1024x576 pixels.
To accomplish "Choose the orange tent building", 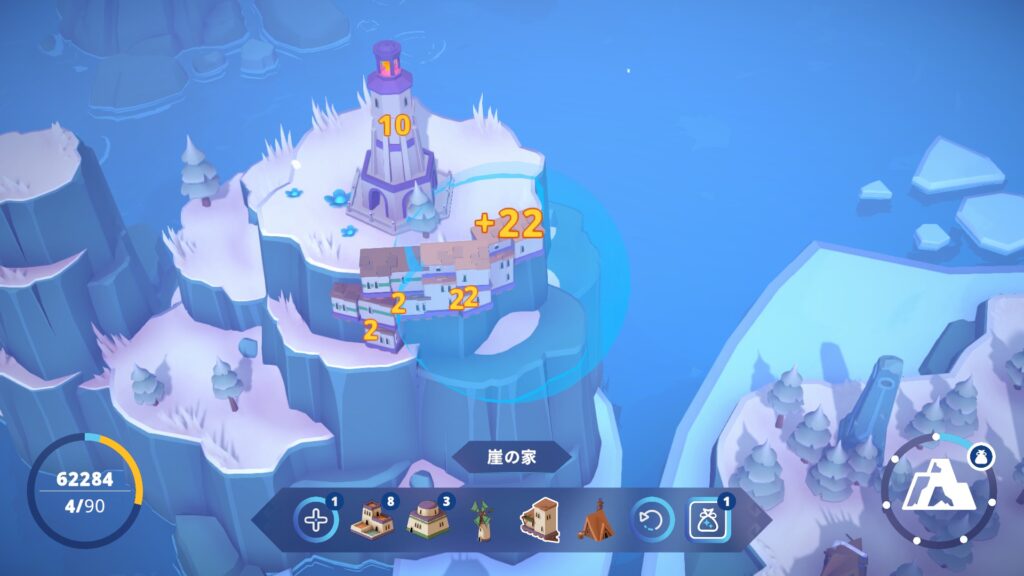I will pyautogui.click(x=595, y=520).
